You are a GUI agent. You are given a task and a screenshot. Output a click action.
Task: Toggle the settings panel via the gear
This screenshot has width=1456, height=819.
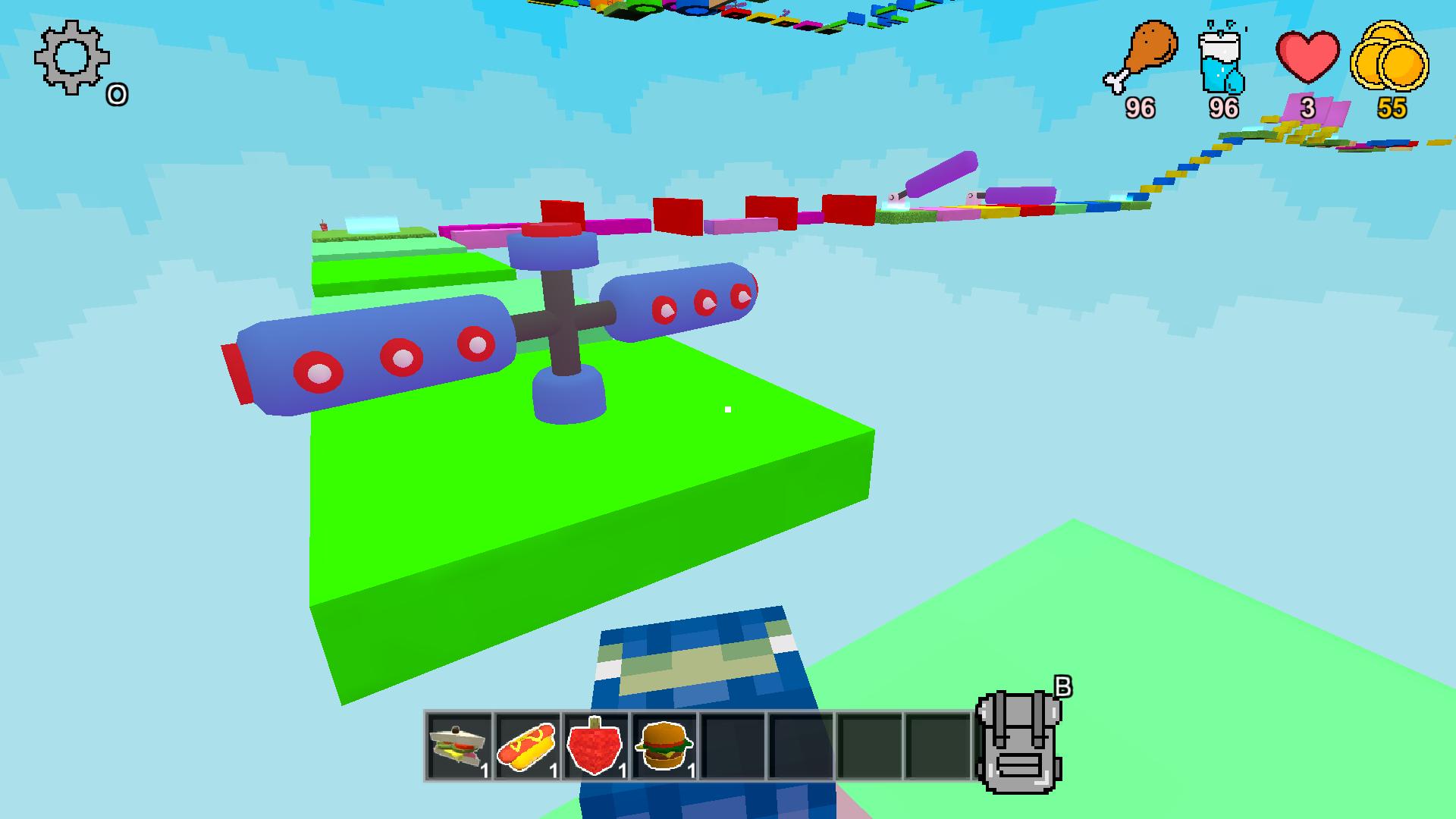point(71,57)
